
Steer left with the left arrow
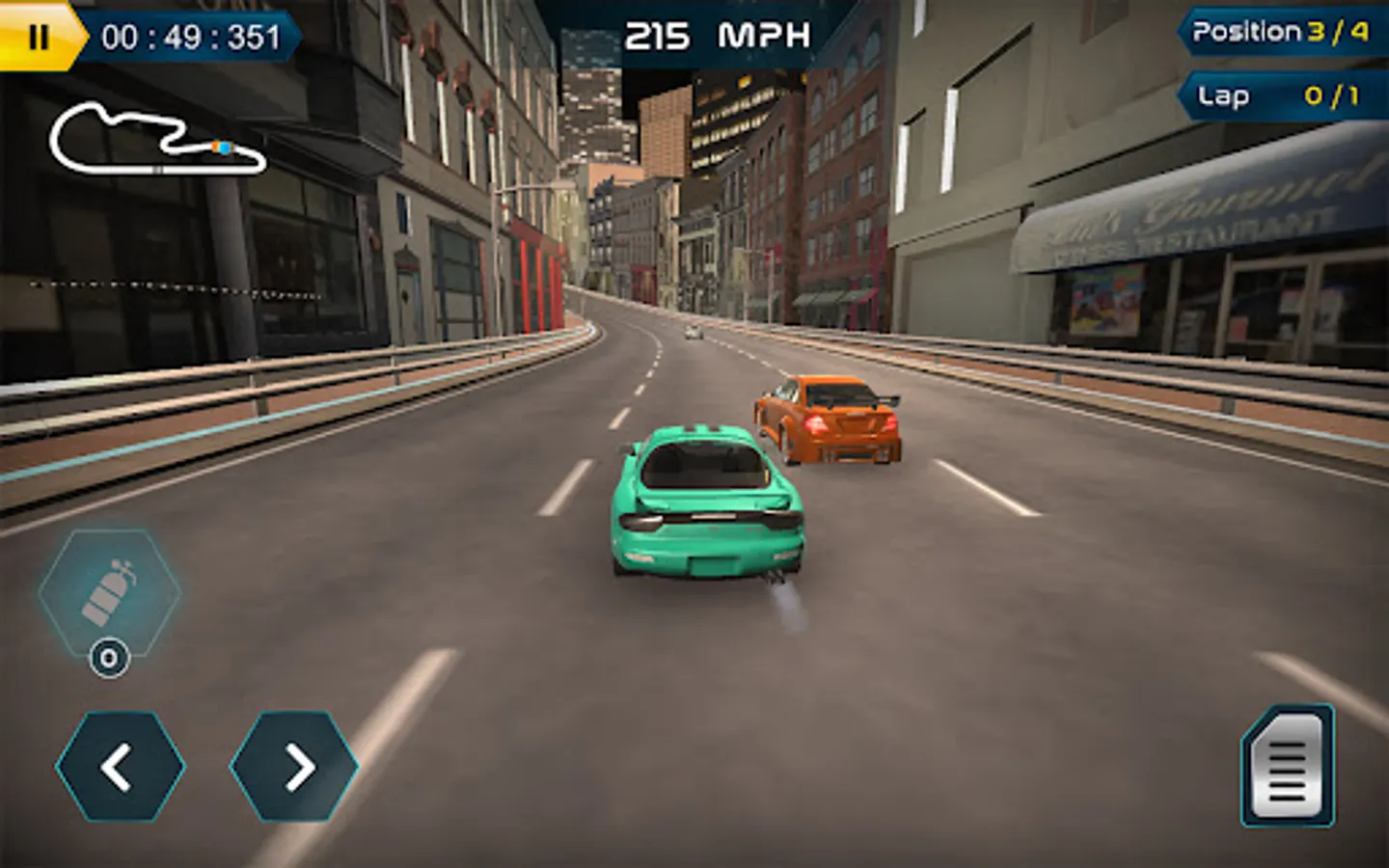120,767
